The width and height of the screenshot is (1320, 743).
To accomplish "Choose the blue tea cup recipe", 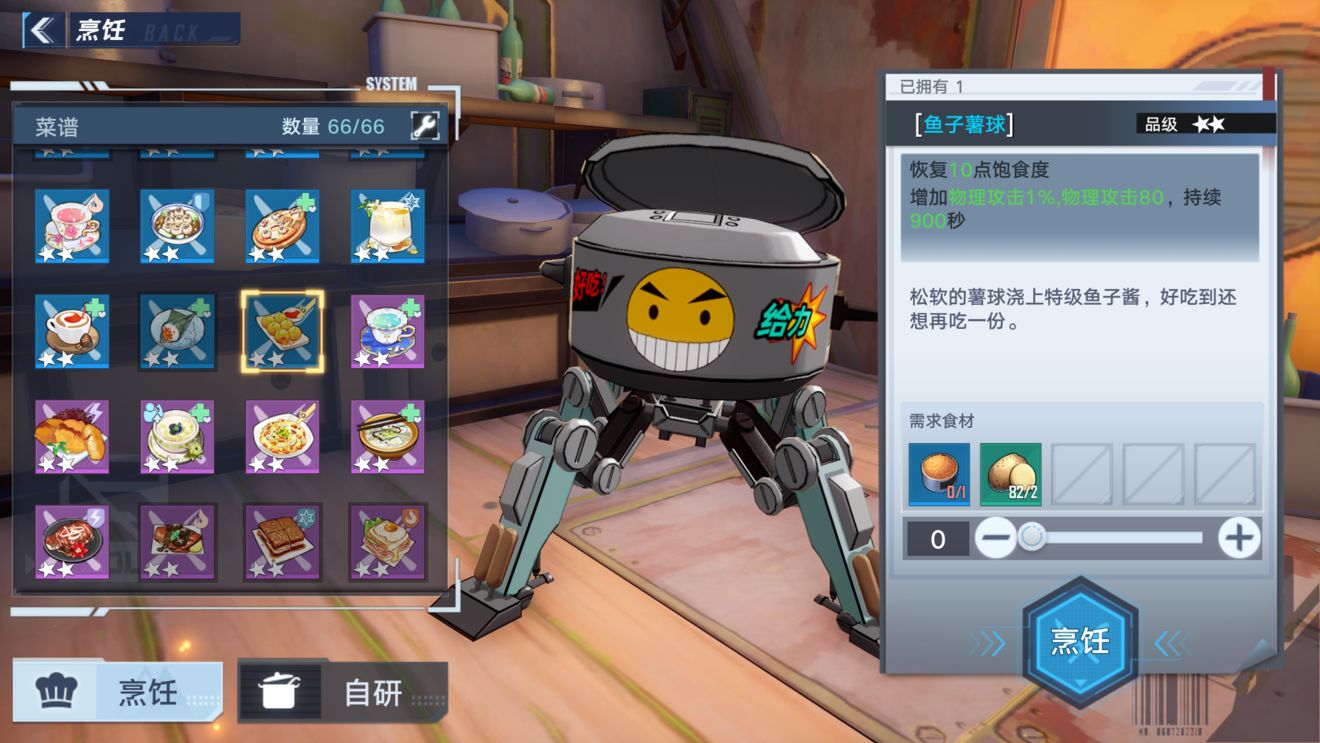I will [x=387, y=331].
